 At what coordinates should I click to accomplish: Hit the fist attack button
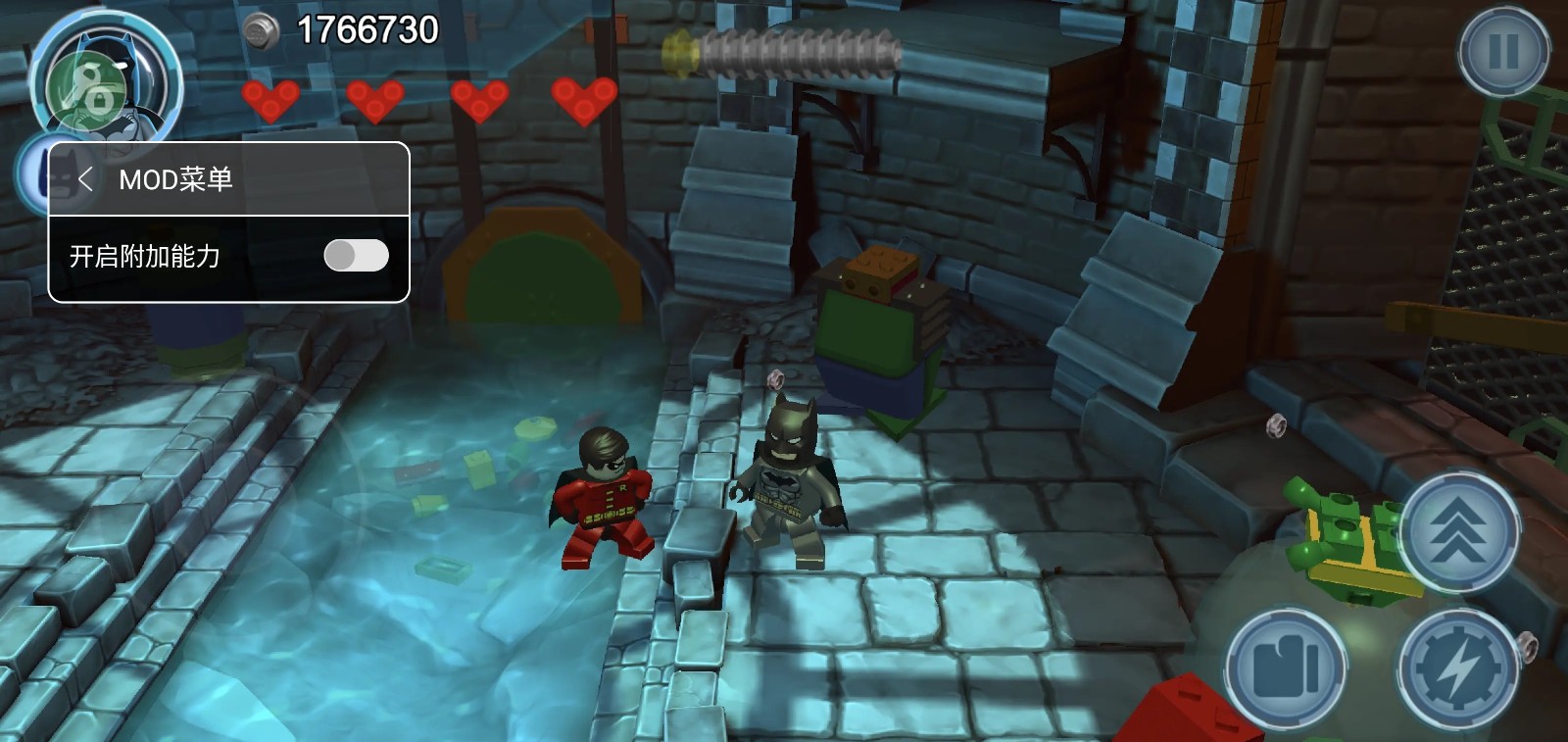(1285, 668)
